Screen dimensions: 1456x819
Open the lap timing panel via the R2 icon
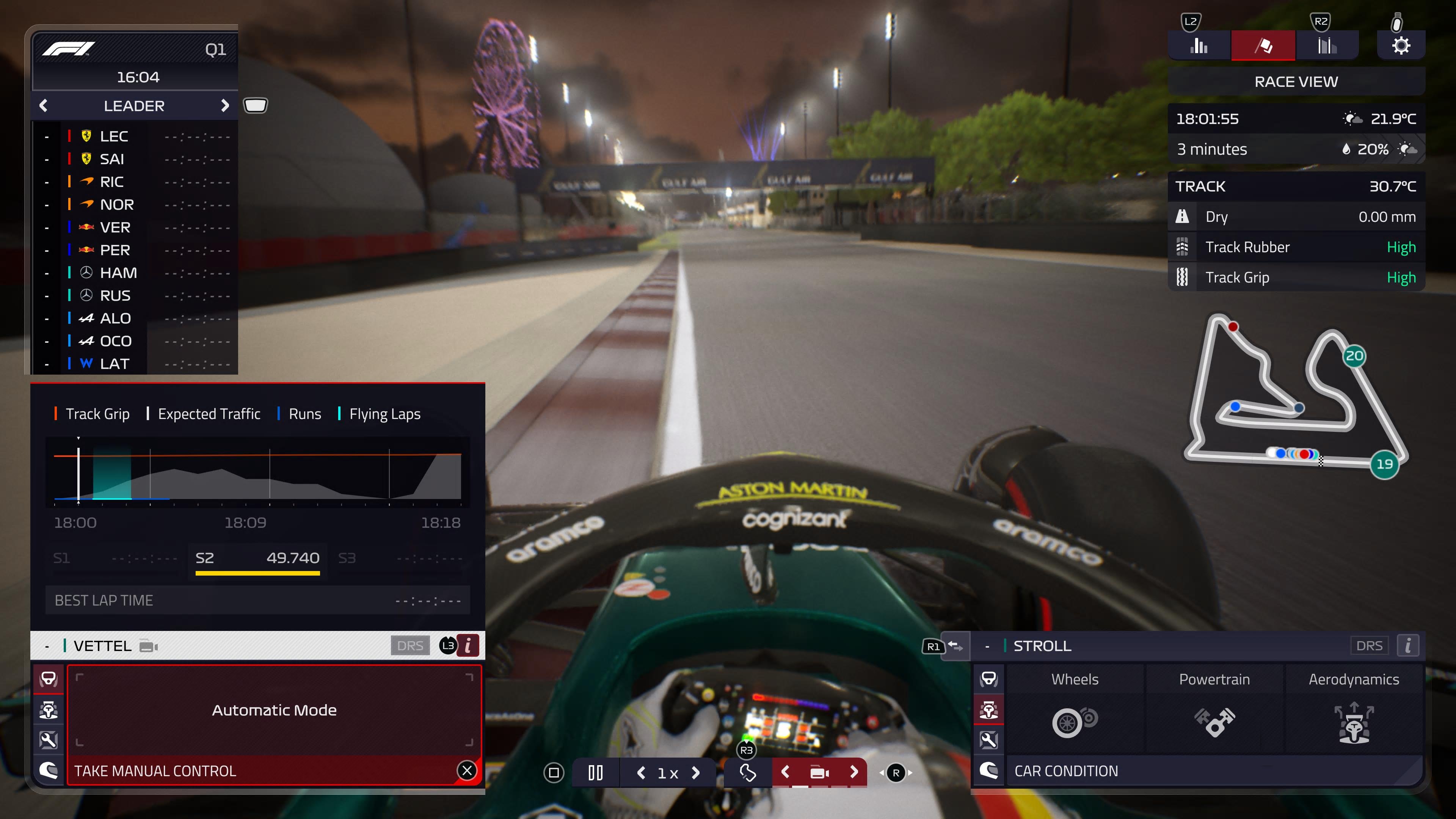[x=1327, y=45]
